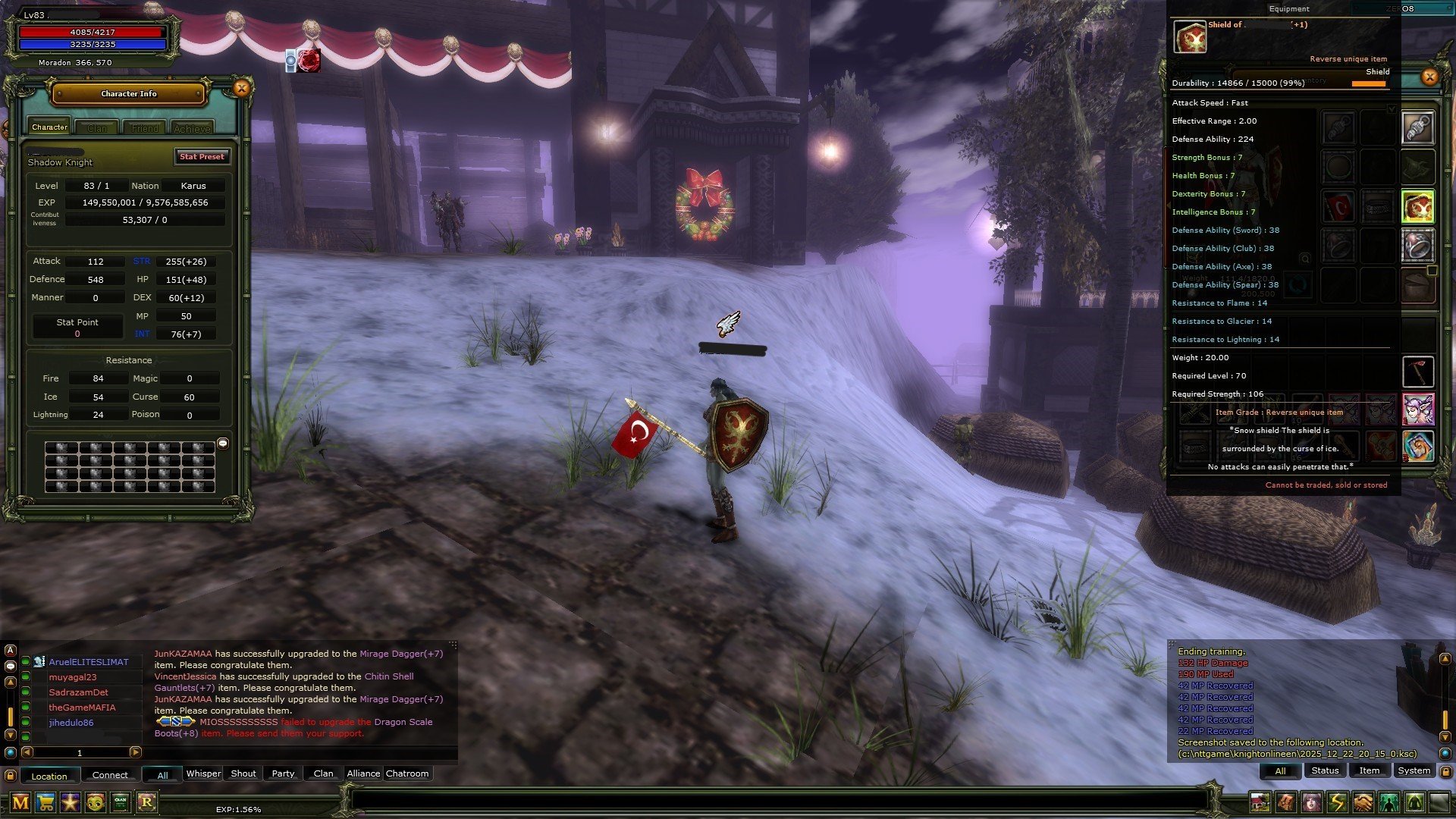Screen dimensions: 1456x819
Task: Select the pickaxe item in inventory
Action: pos(1417,372)
